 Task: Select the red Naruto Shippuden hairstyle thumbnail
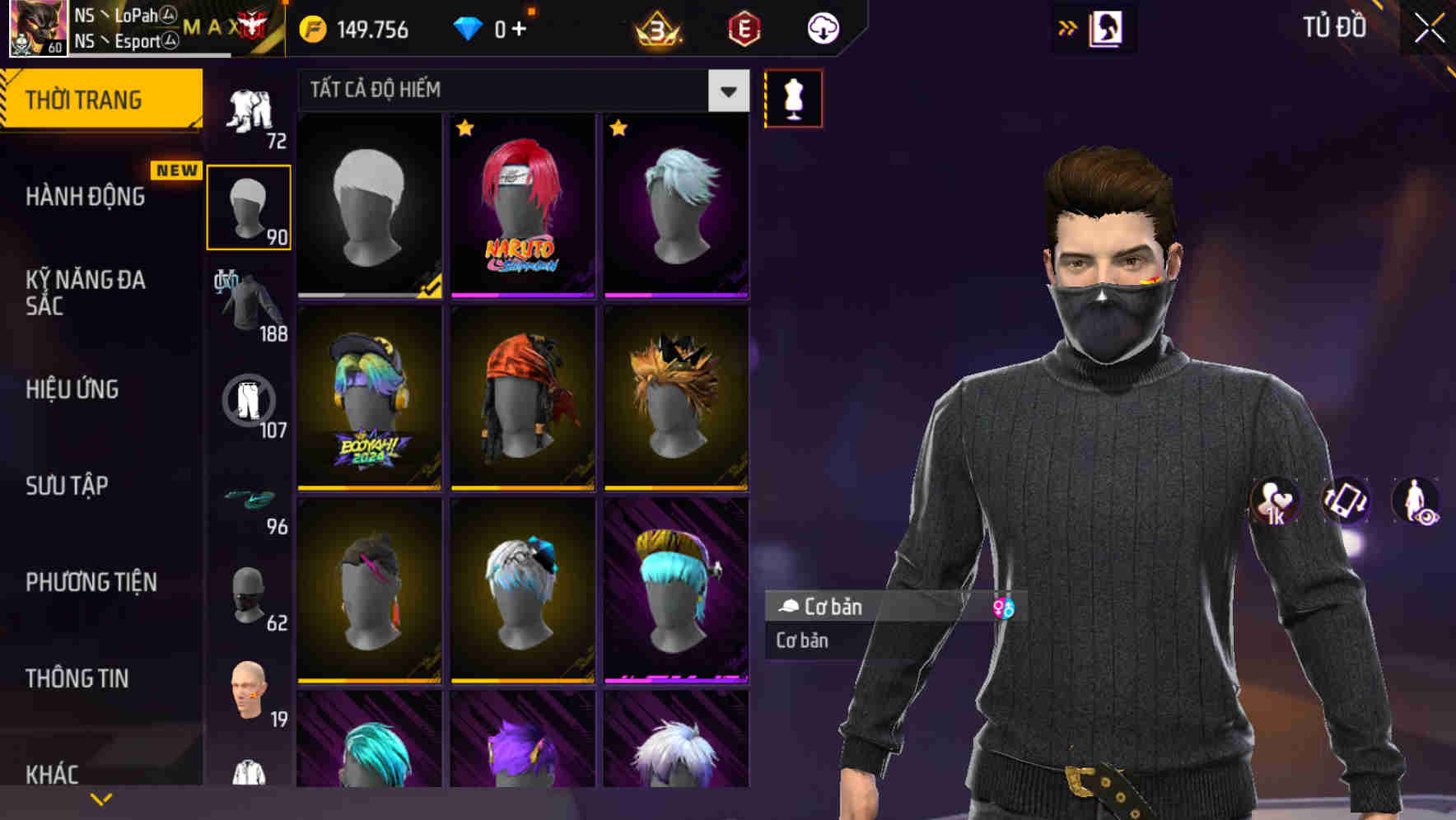coord(522,206)
